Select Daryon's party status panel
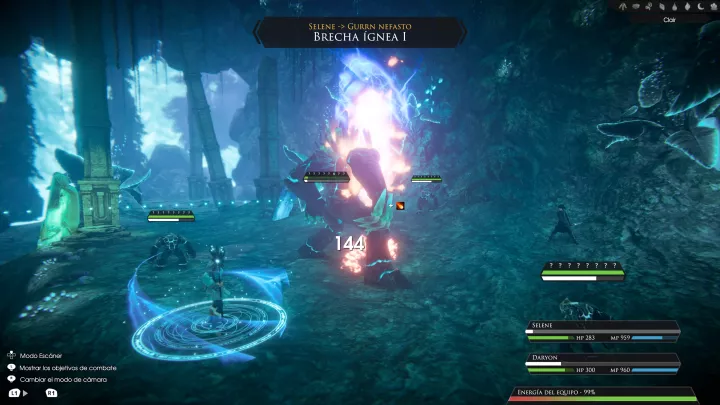 (x=603, y=362)
